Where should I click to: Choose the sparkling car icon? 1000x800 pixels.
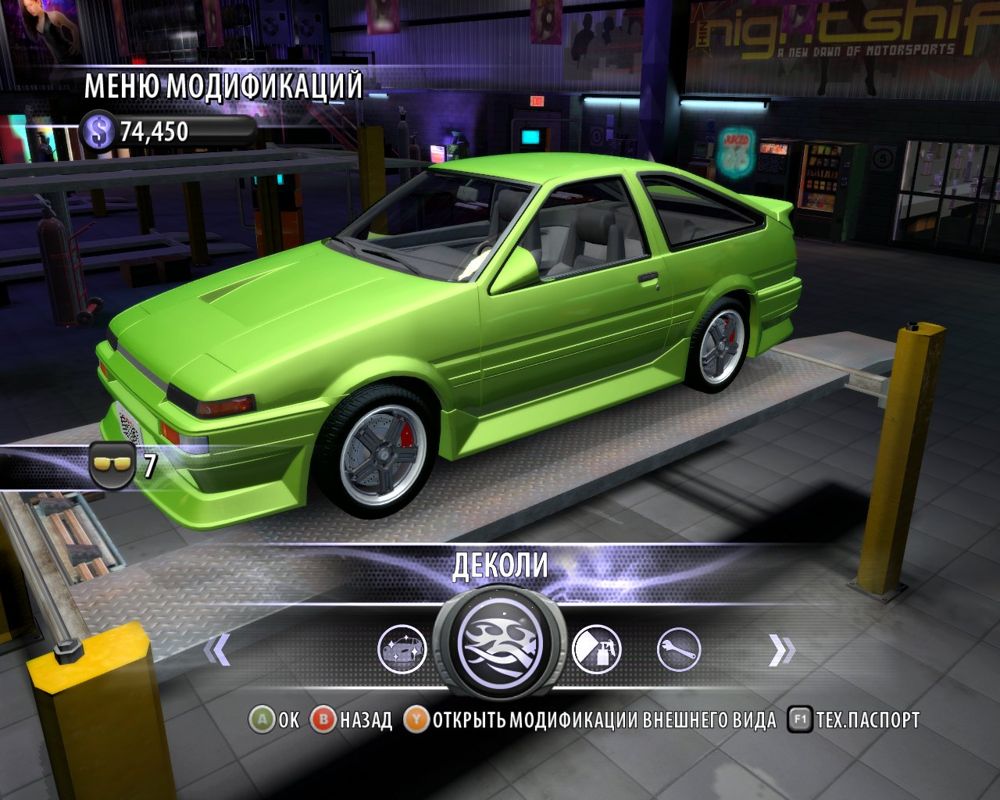pyautogui.click(x=402, y=650)
